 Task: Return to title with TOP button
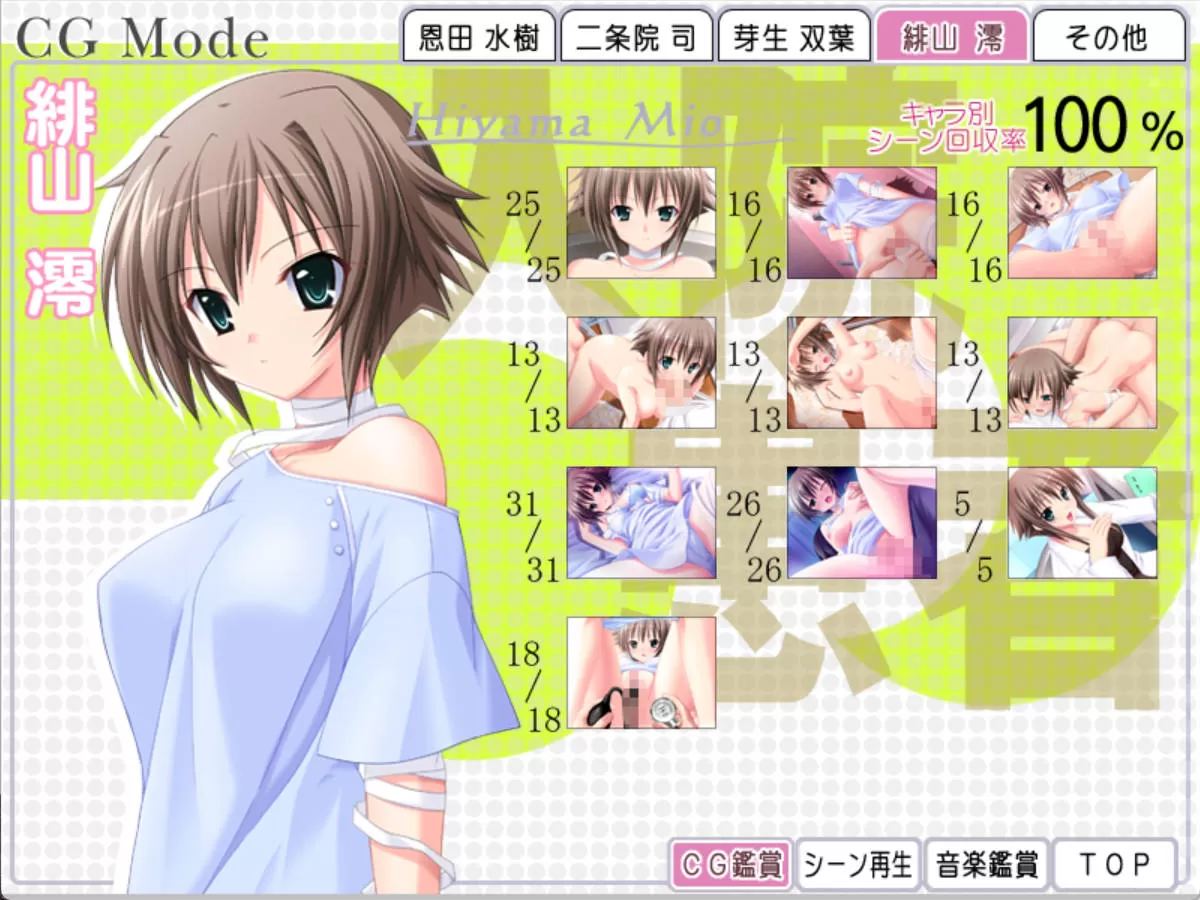click(1113, 864)
